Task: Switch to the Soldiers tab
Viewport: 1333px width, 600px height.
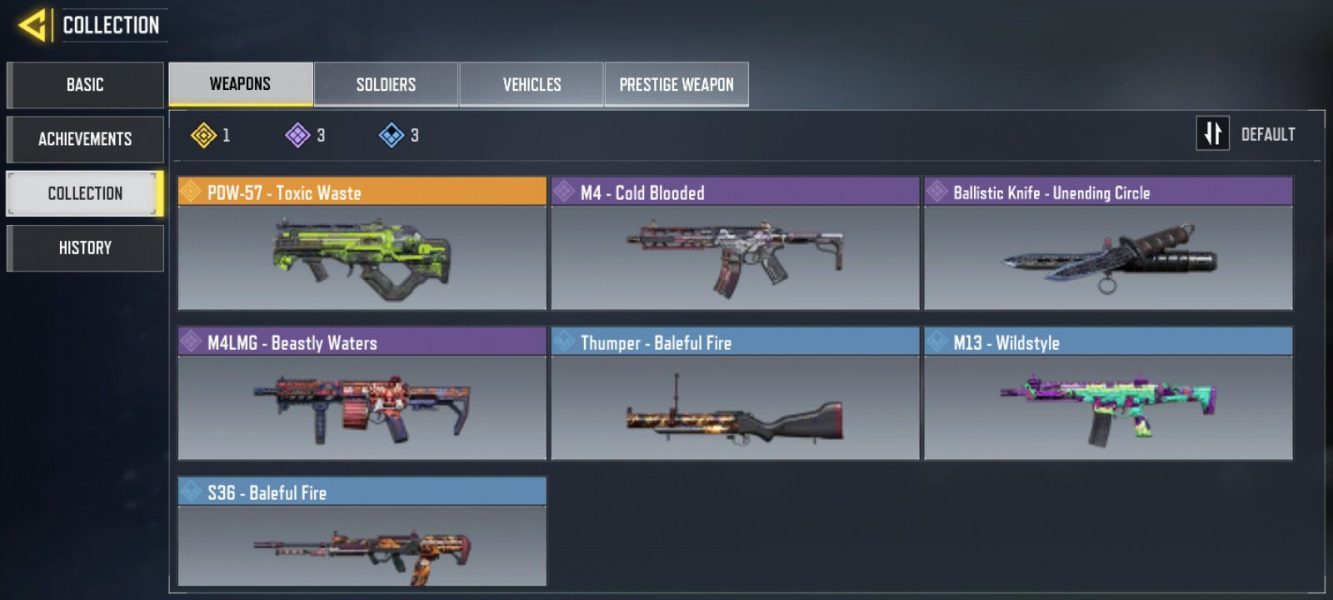Action: click(386, 84)
